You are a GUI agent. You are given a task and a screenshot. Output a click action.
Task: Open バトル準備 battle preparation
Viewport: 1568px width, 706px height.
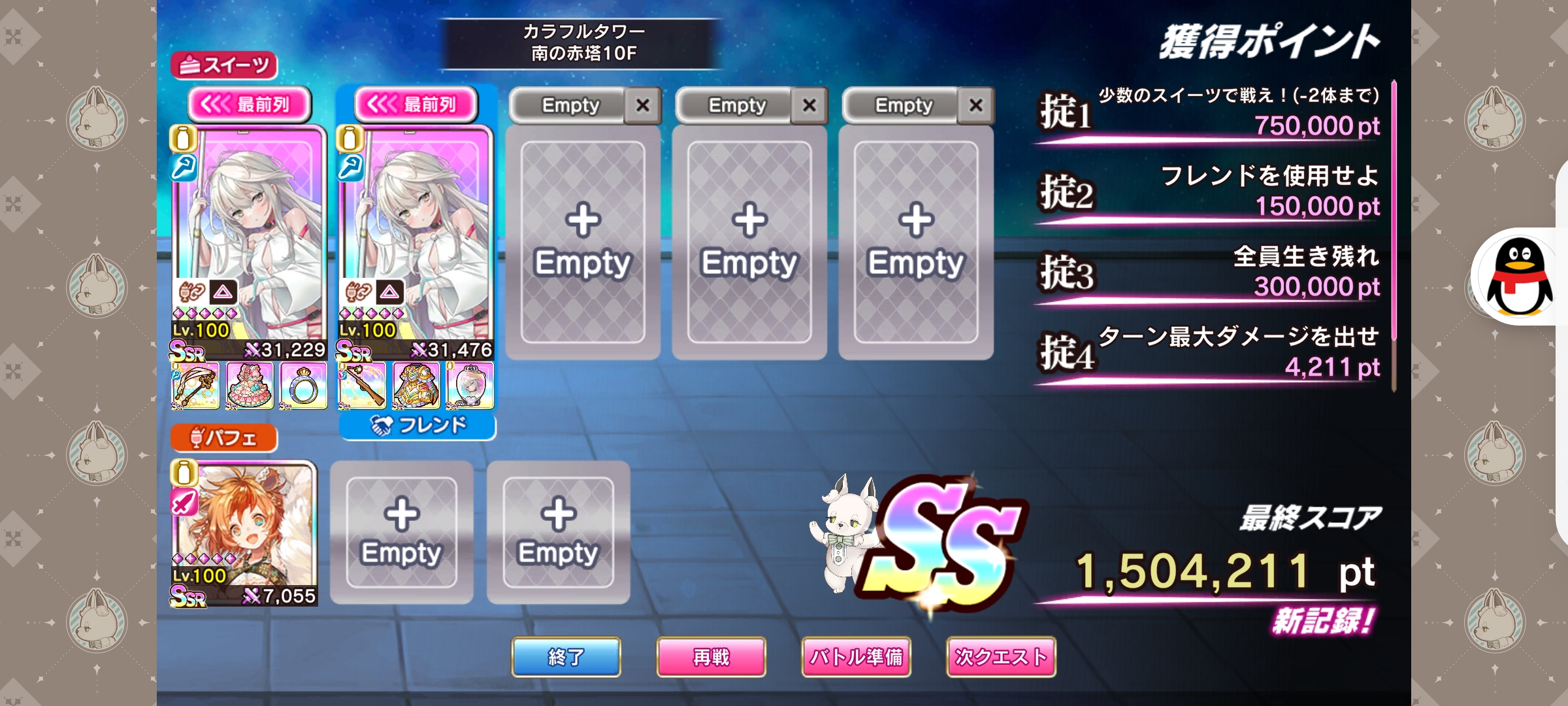coord(856,657)
